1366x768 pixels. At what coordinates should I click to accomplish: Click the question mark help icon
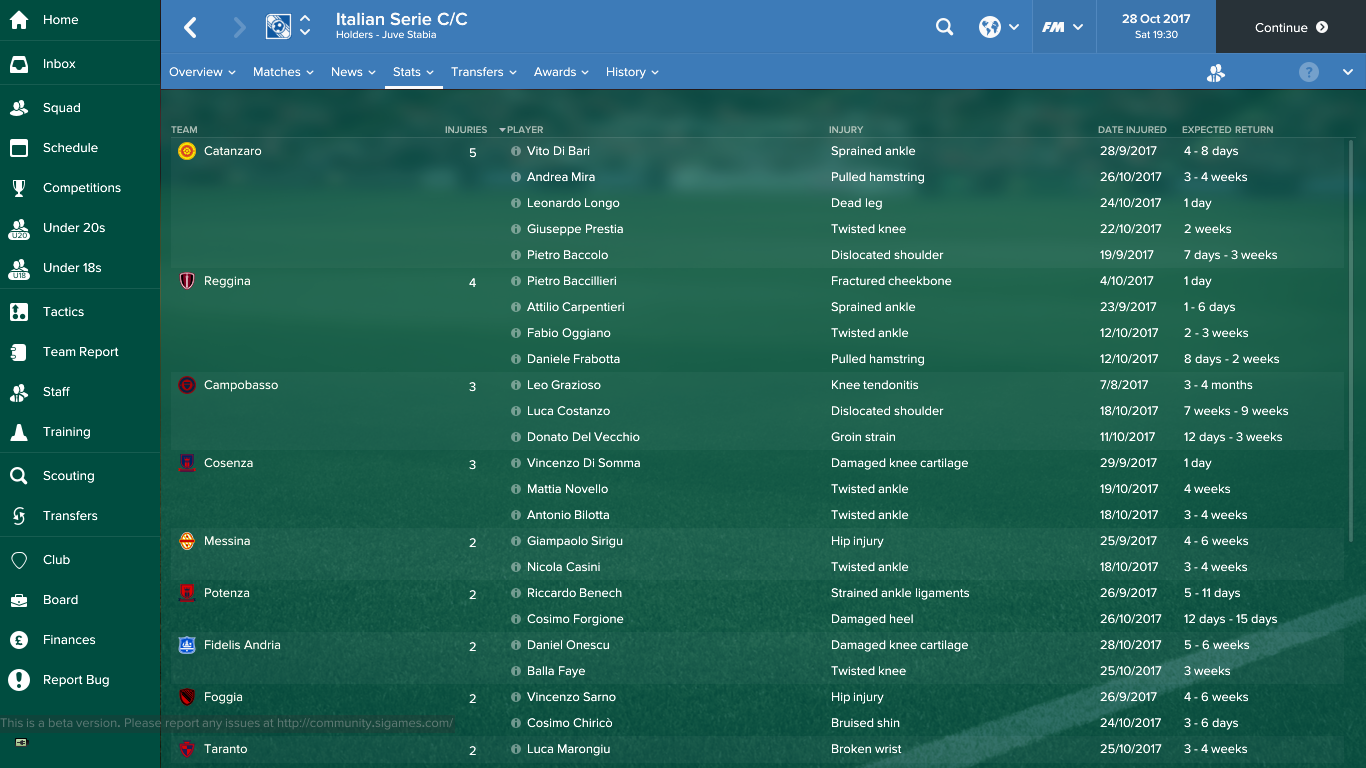(x=1307, y=71)
